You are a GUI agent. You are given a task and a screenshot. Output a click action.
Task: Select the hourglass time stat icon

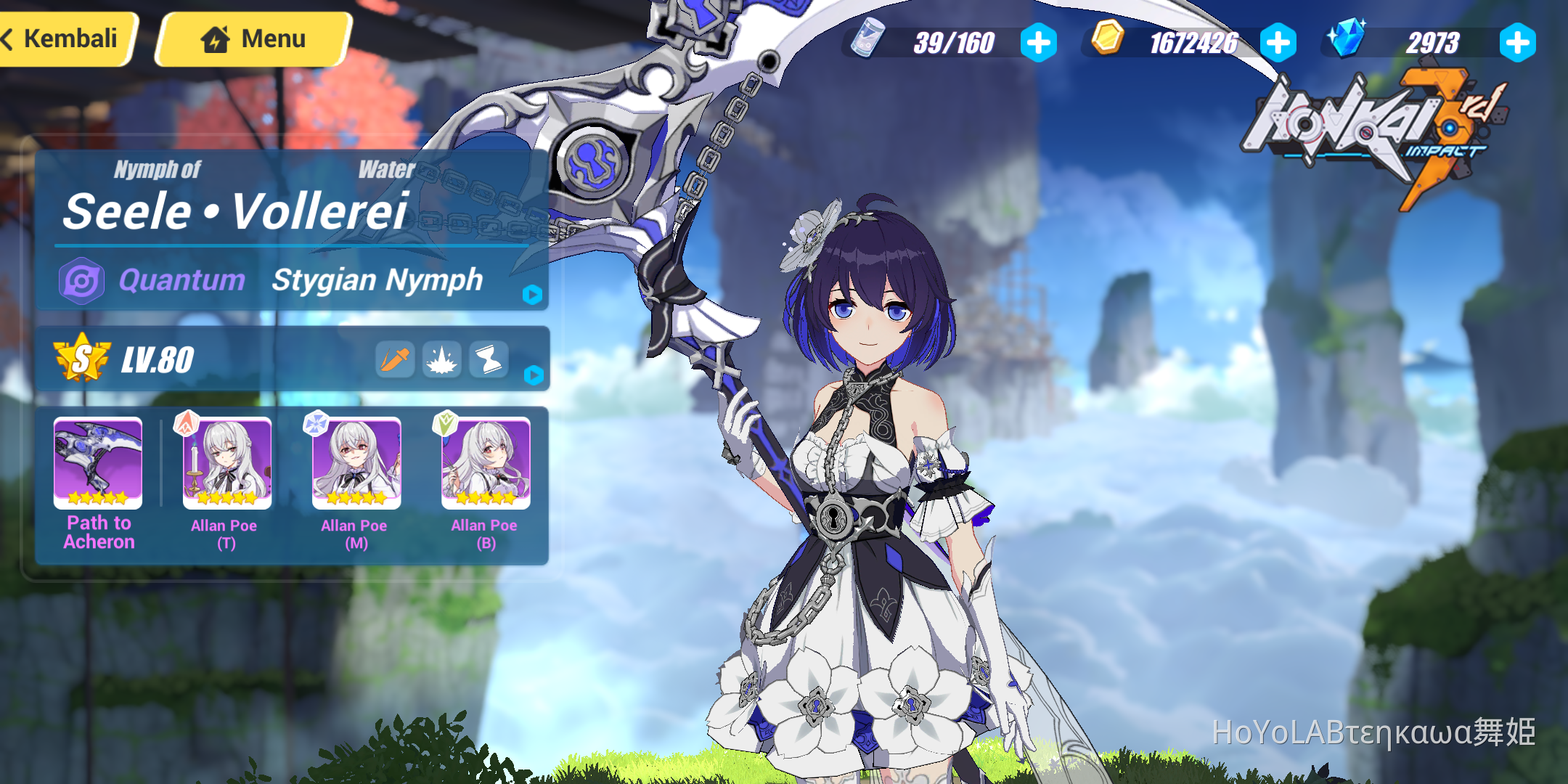(489, 359)
